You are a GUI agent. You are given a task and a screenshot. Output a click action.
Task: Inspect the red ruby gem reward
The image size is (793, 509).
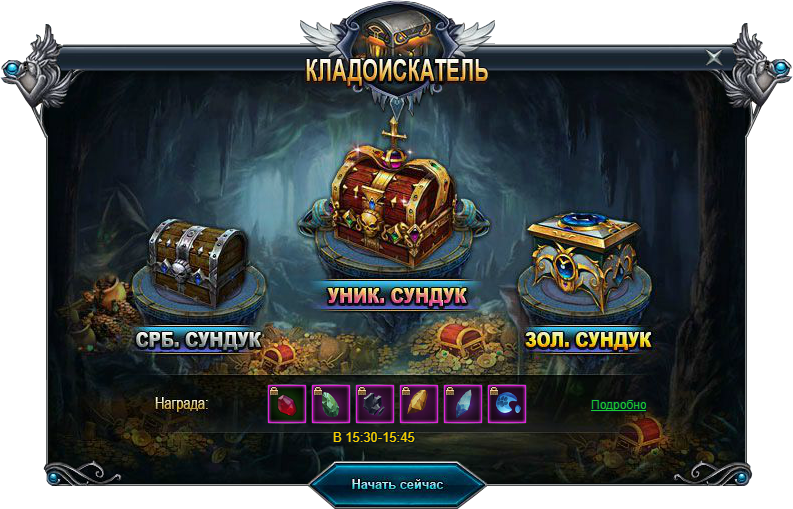pos(286,404)
